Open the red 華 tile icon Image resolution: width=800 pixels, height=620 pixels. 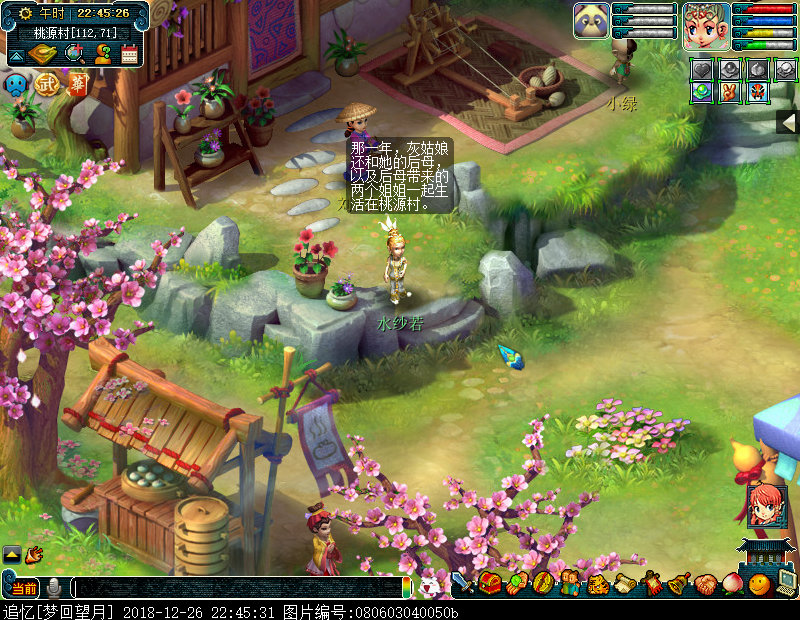tap(76, 83)
